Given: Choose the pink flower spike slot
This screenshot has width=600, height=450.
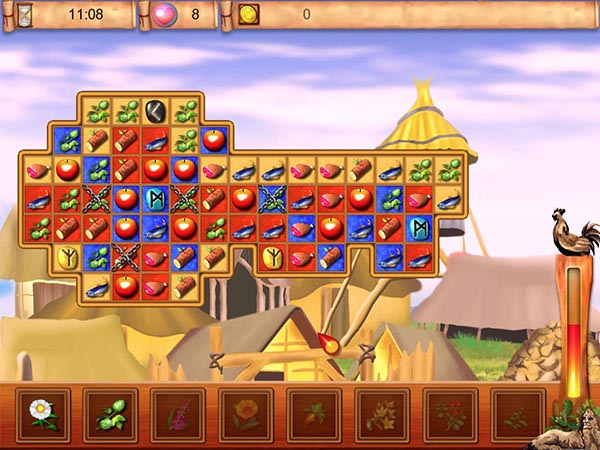Looking at the screenshot, I should pyautogui.click(x=177, y=414).
